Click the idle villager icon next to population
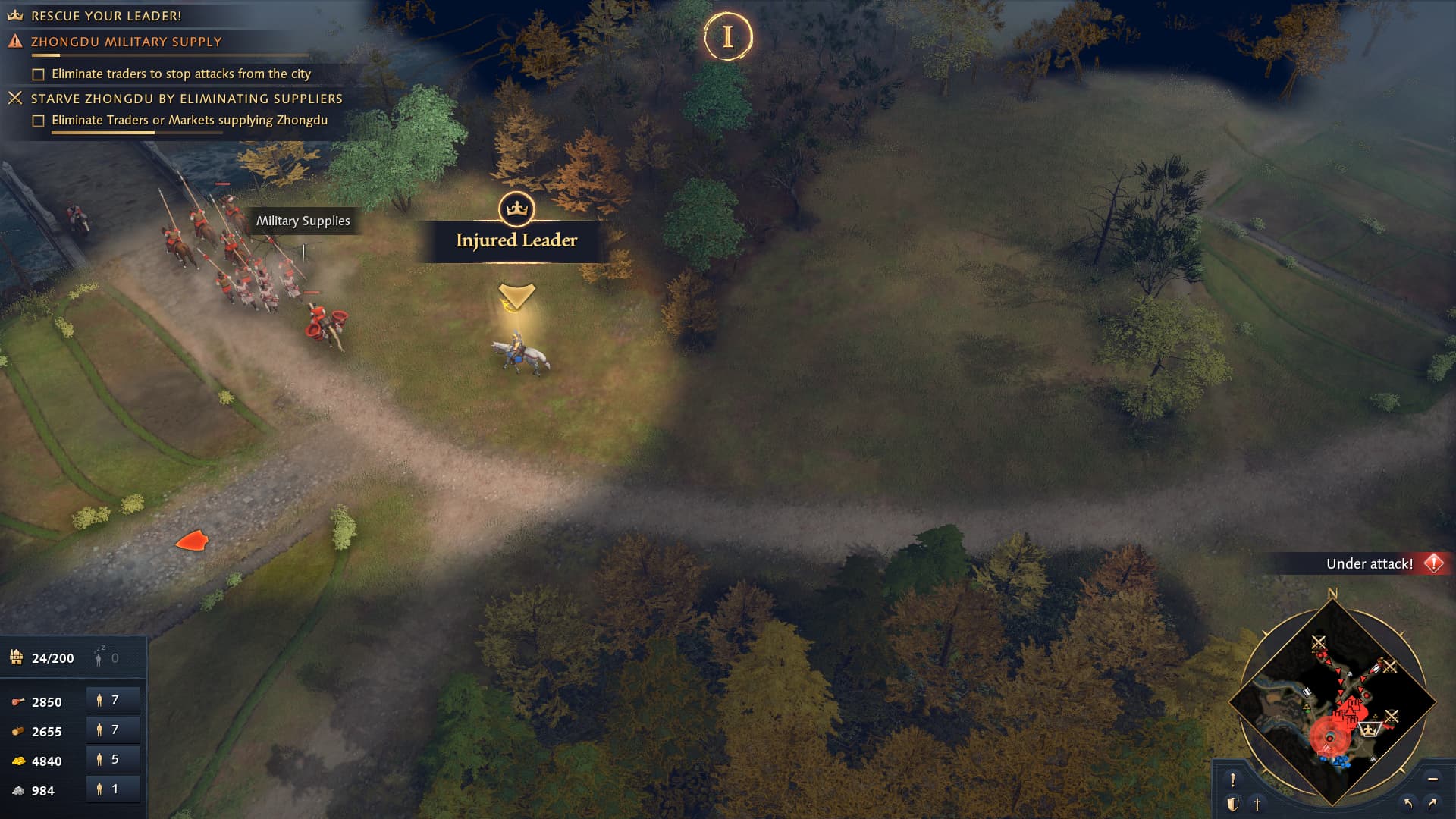The width and height of the screenshot is (1456, 819). coord(98,657)
